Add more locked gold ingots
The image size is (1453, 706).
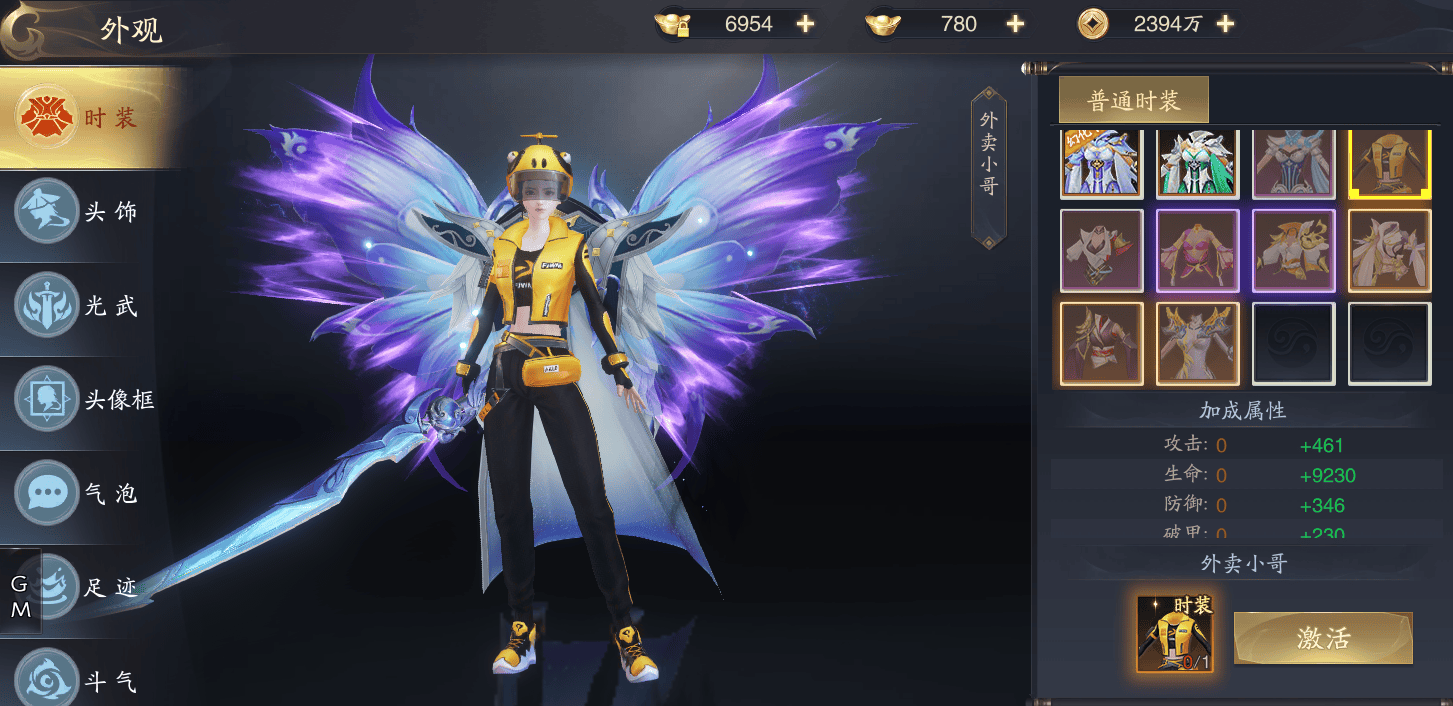tap(805, 24)
